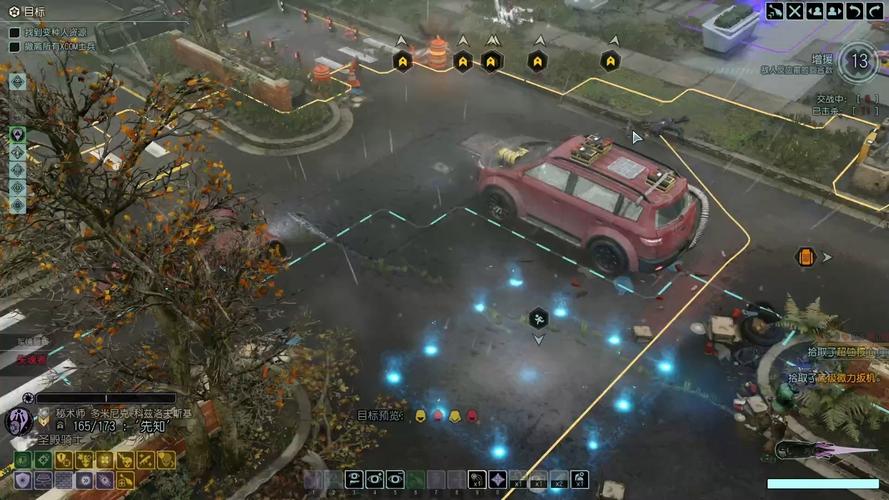
Task: Use the four-point star ability in hotbar
Action: tap(497, 479)
